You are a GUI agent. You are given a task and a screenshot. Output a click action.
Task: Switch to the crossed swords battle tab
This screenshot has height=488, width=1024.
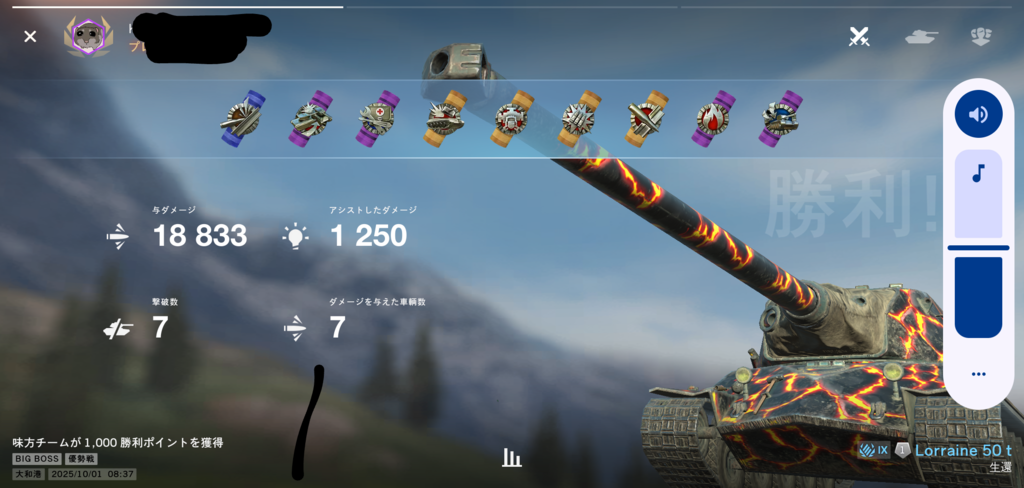tap(858, 37)
